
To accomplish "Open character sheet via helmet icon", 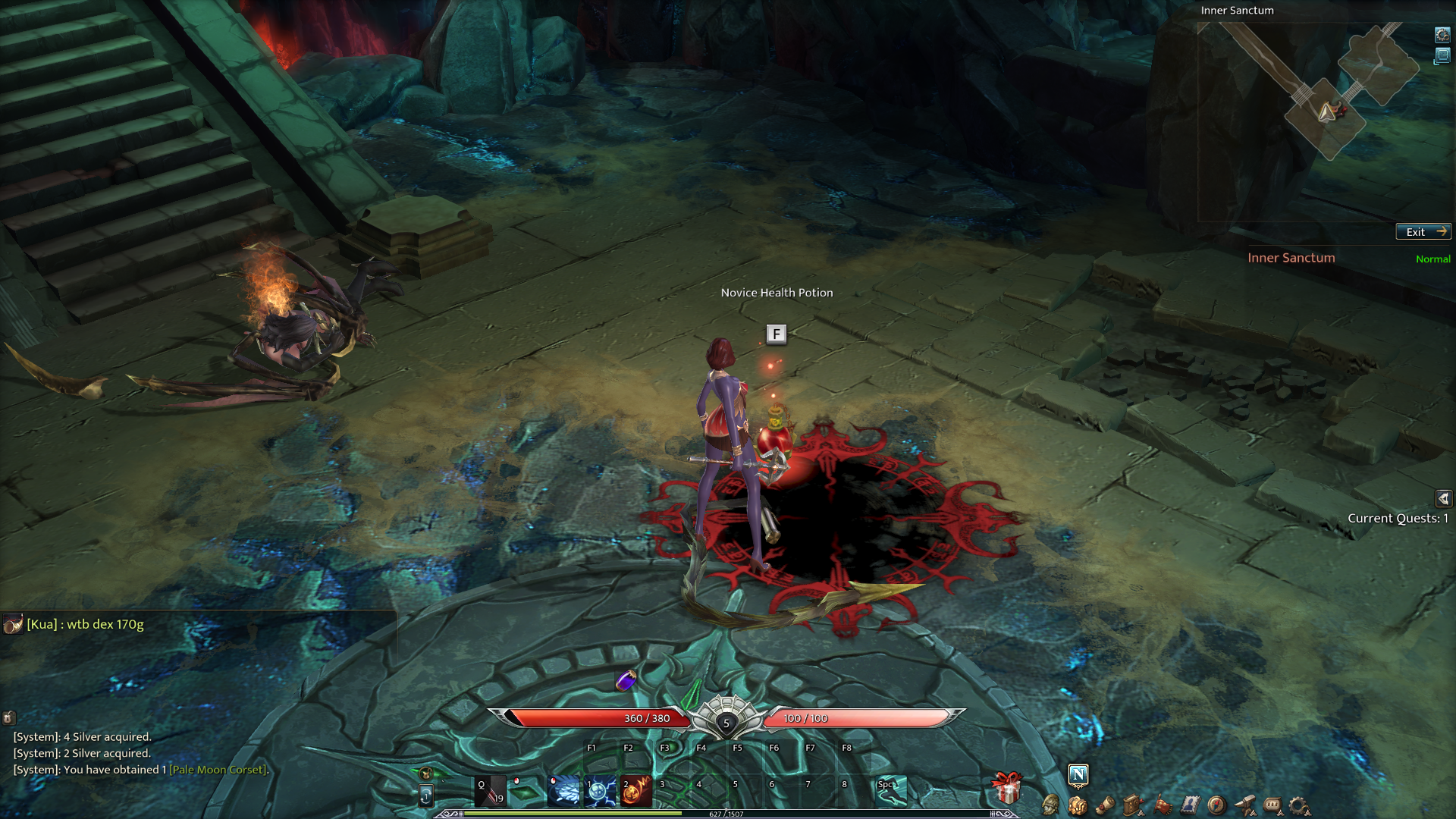I will click(x=1050, y=805).
